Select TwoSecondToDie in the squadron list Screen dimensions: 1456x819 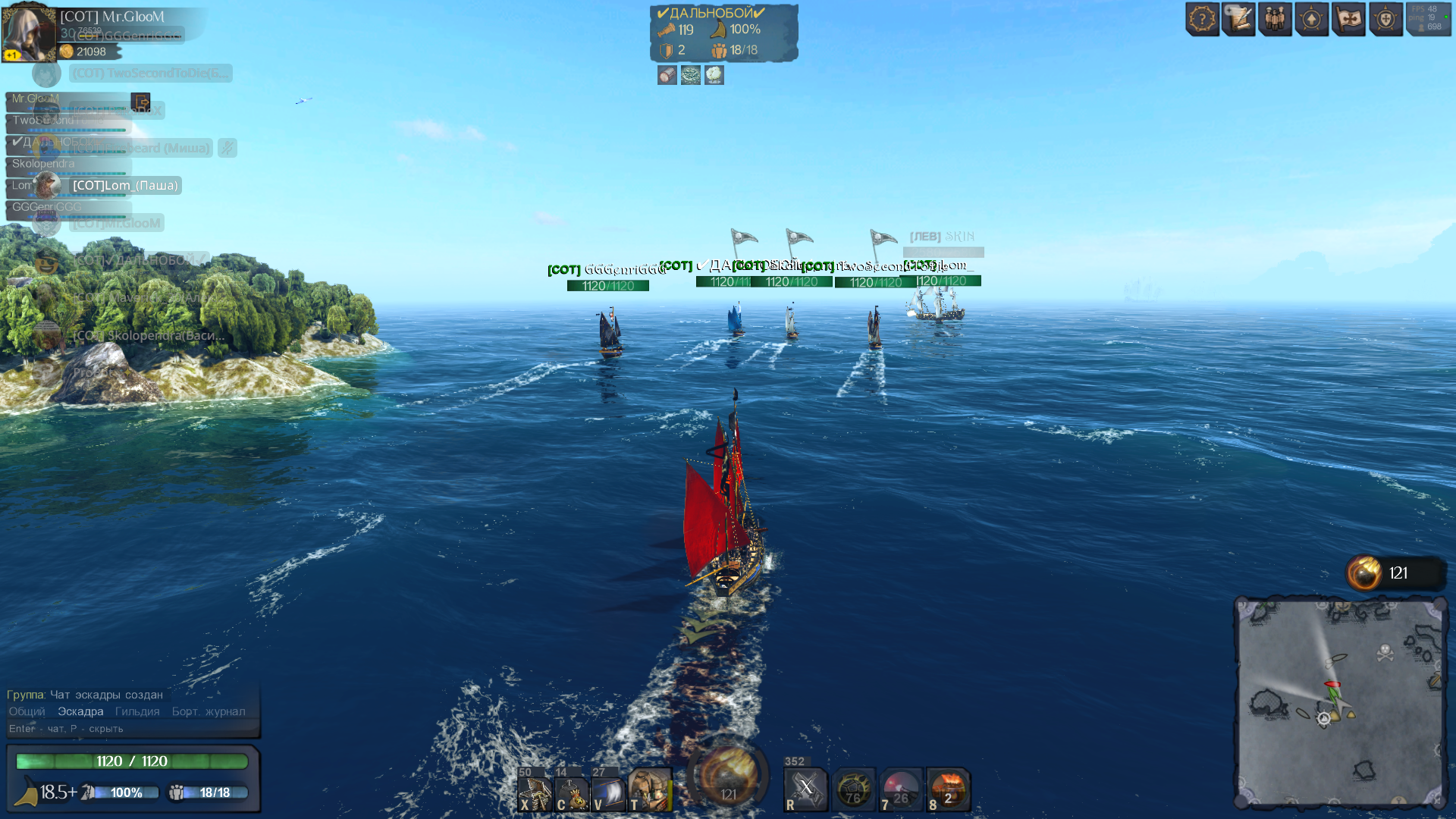pyautogui.click(x=44, y=121)
